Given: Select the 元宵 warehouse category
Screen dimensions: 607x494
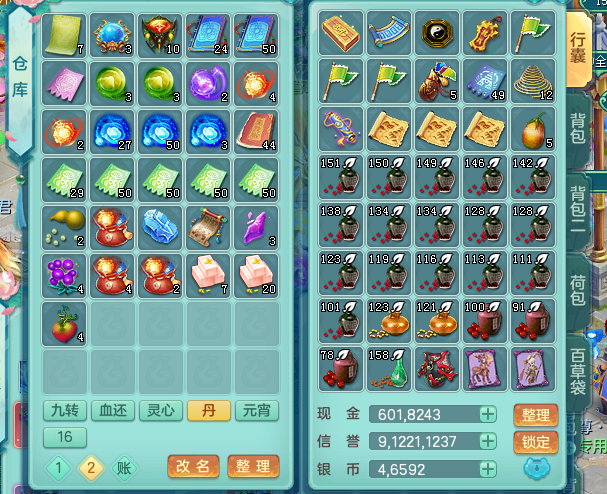Looking at the screenshot, I should [x=257, y=410].
